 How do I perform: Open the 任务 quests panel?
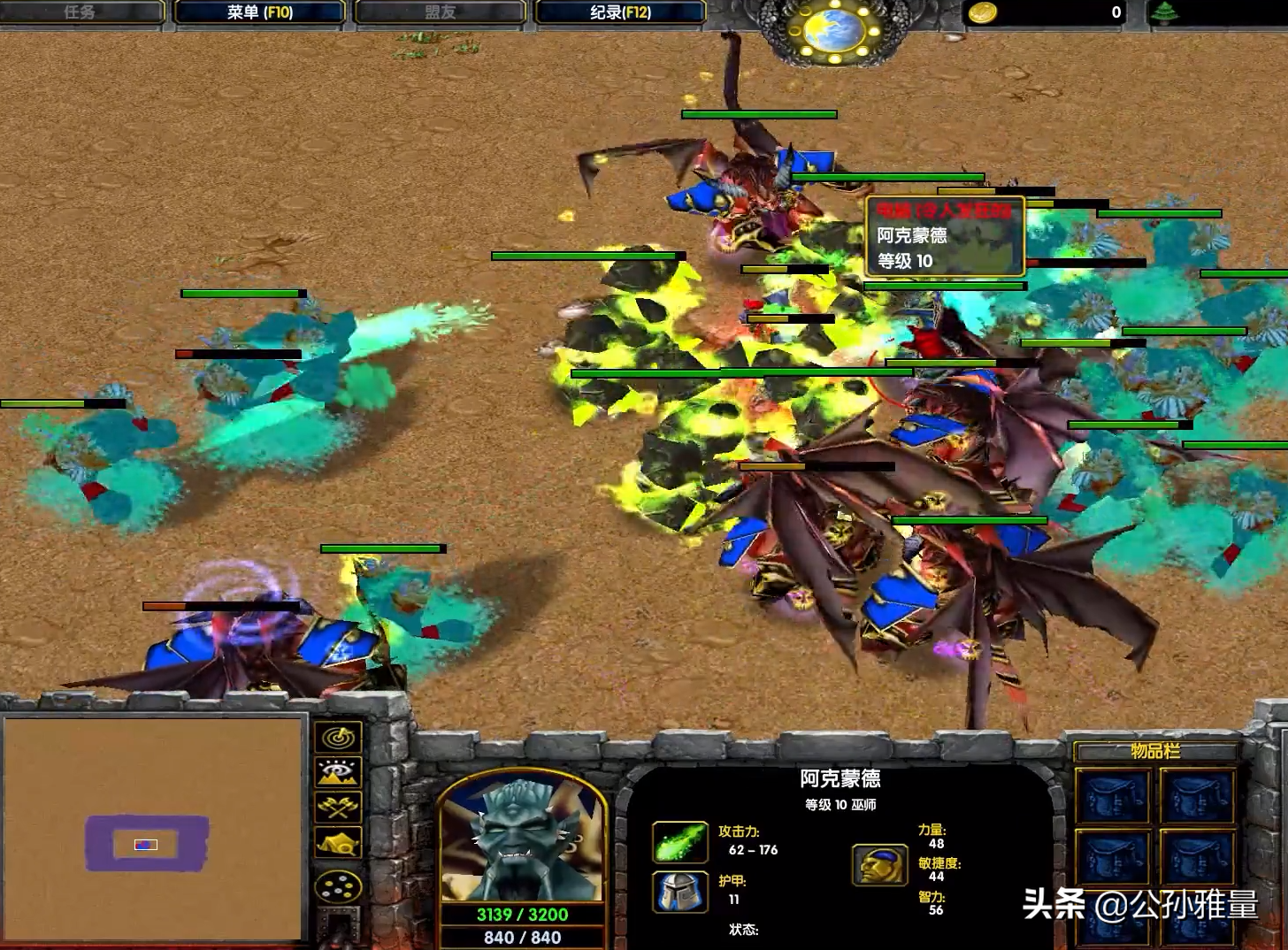[80, 12]
